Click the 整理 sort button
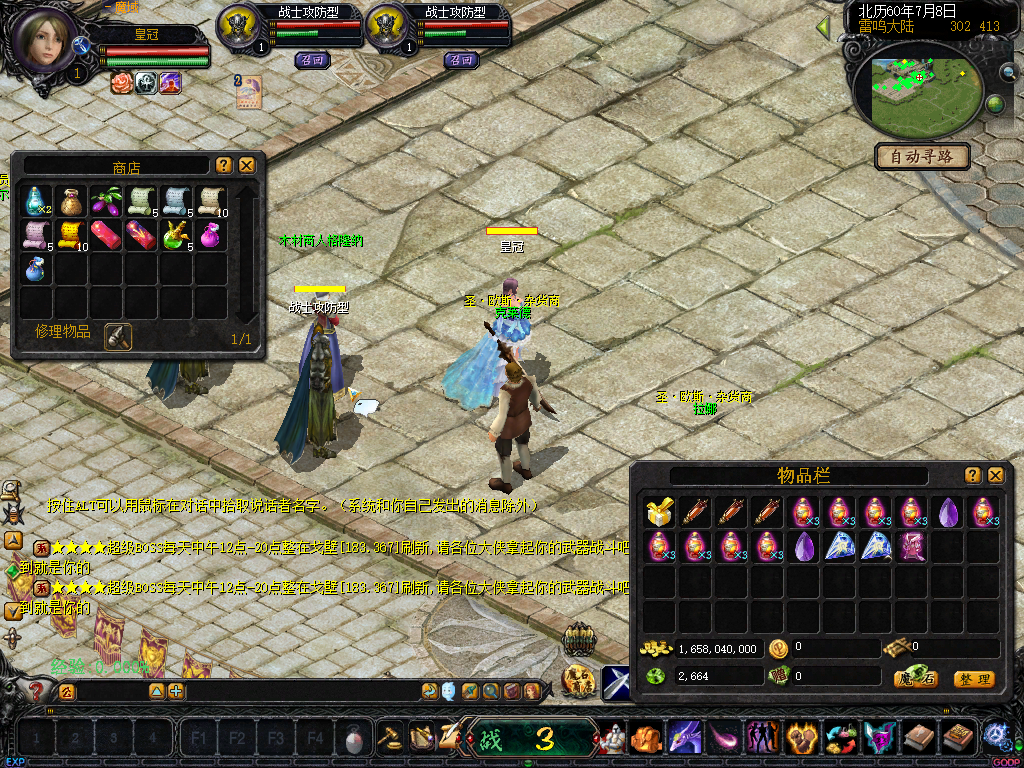1024x768 pixels. tap(973, 679)
